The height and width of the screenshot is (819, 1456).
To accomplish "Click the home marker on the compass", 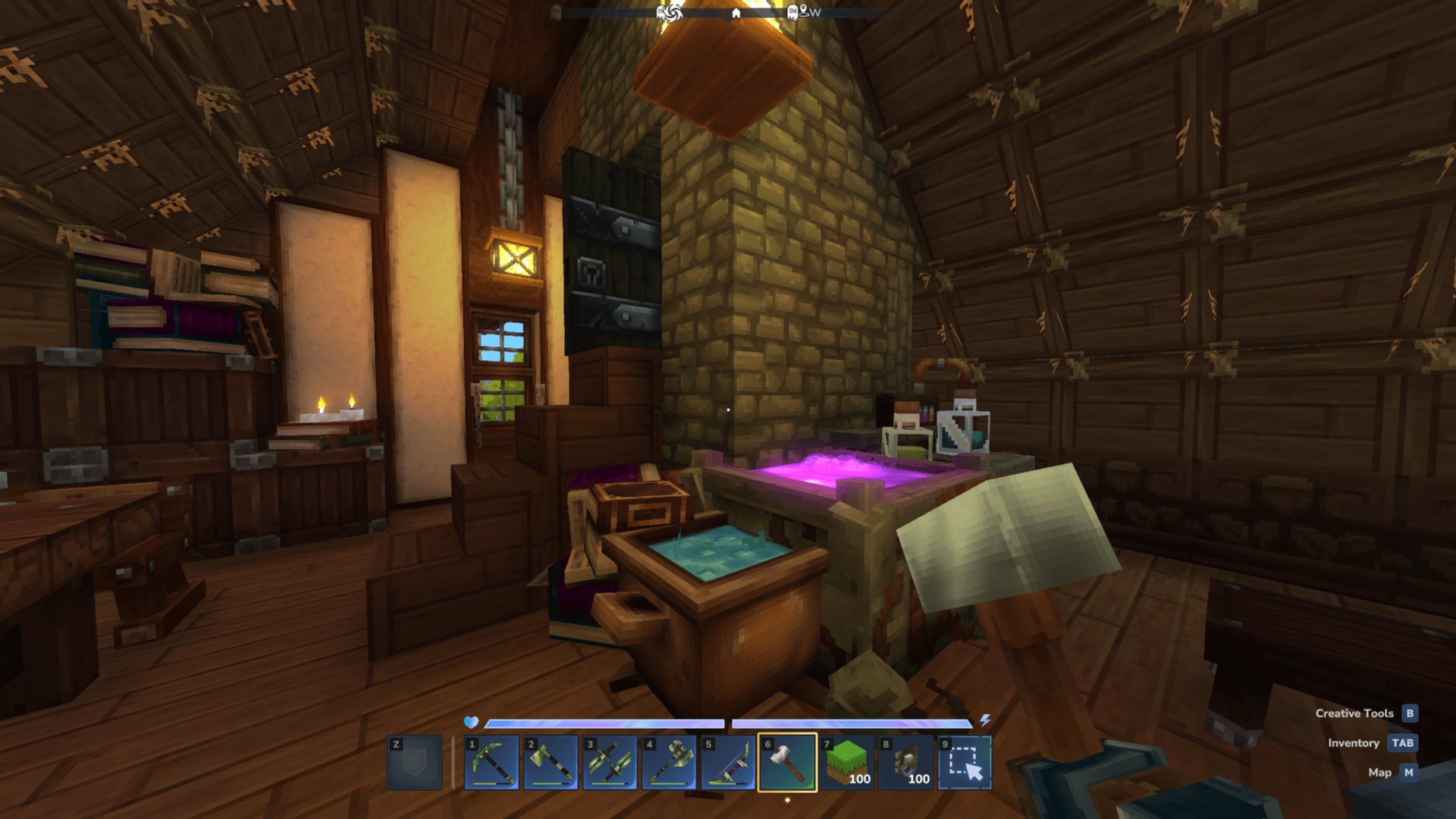I will click(736, 13).
